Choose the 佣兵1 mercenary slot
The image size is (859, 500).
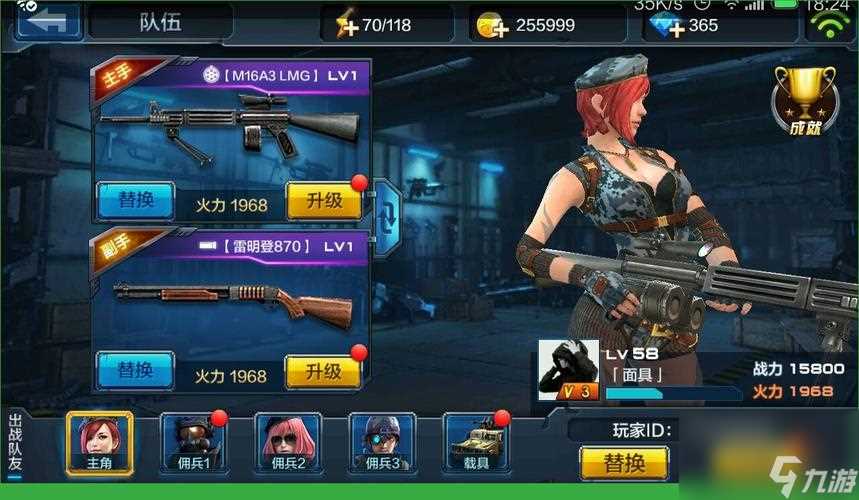[194, 441]
